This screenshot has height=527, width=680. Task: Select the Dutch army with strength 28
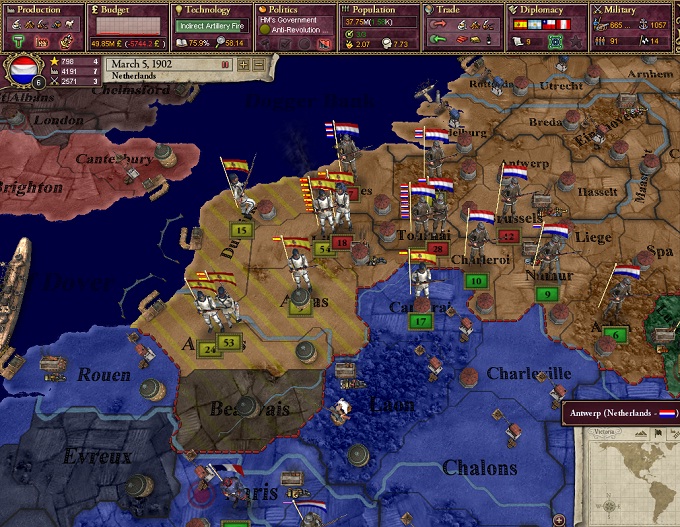pos(437,249)
